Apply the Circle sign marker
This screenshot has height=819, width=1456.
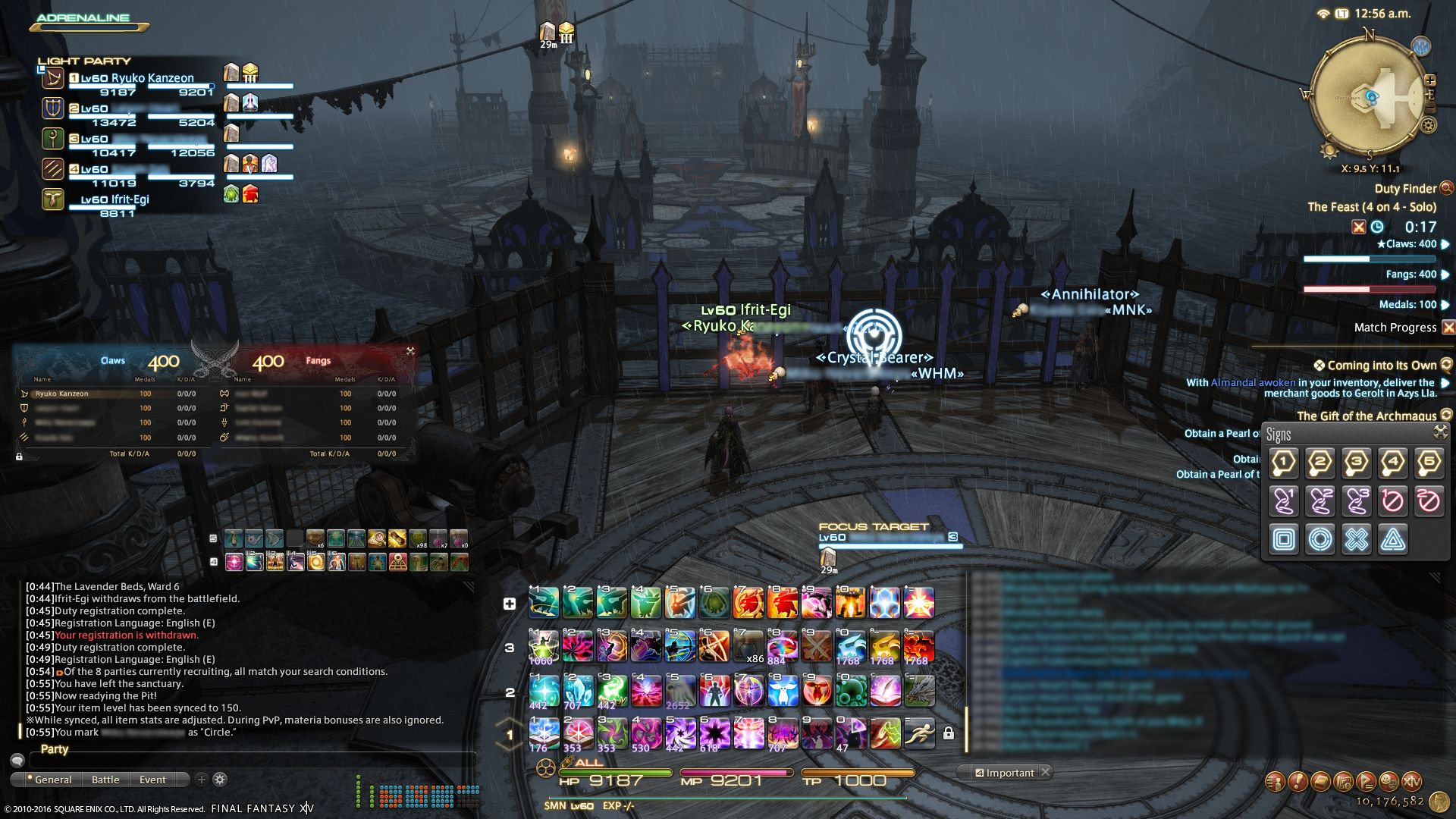(1320, 539)
